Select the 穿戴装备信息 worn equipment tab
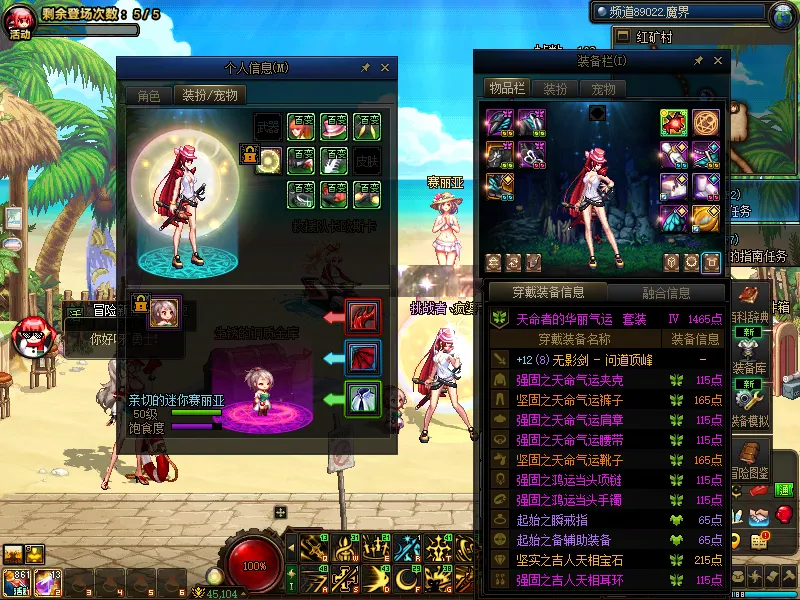This screenshot has width=800, height=600. 548,293
